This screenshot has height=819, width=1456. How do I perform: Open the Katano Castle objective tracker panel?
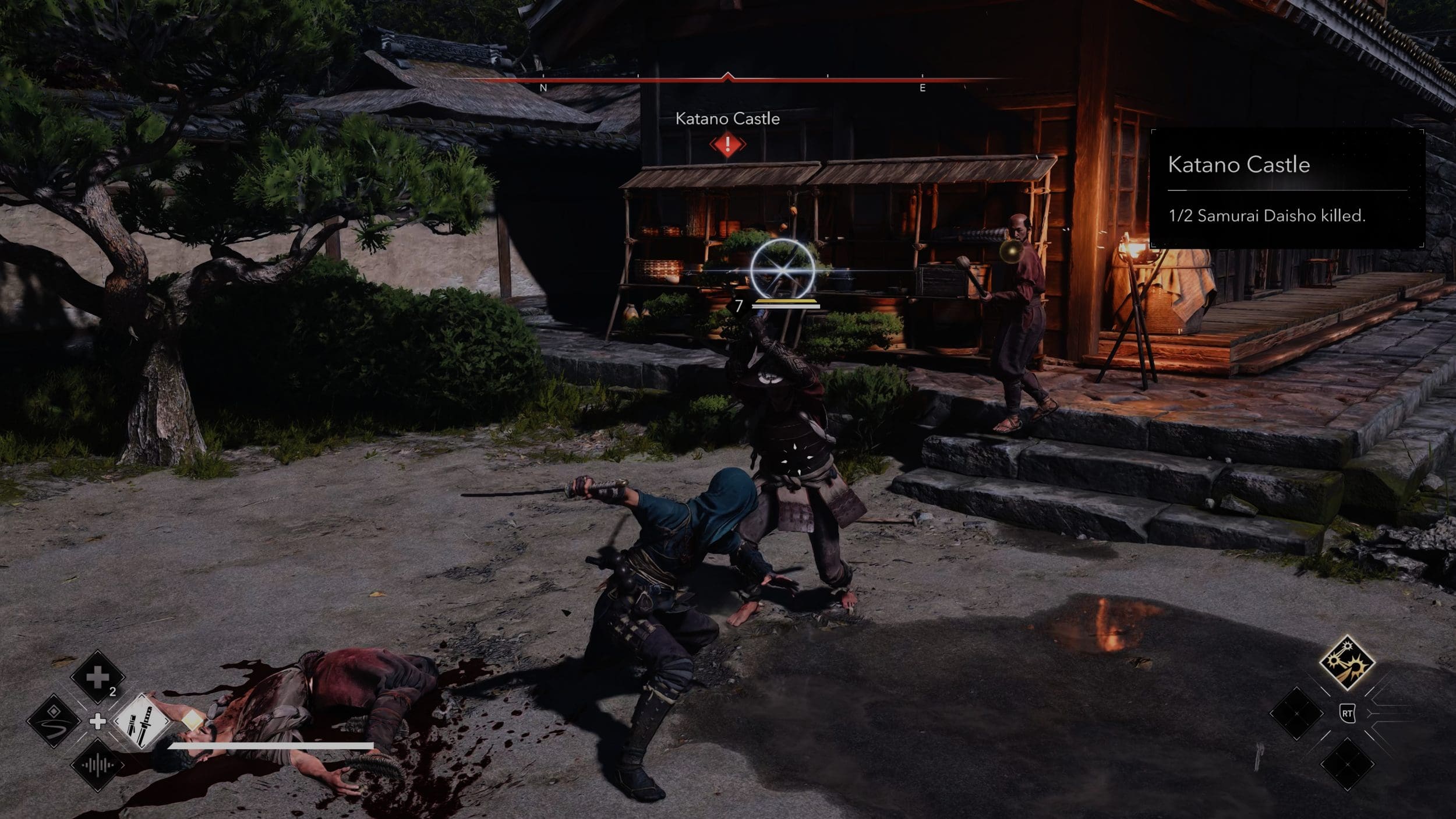click(x=1287, y=188)
